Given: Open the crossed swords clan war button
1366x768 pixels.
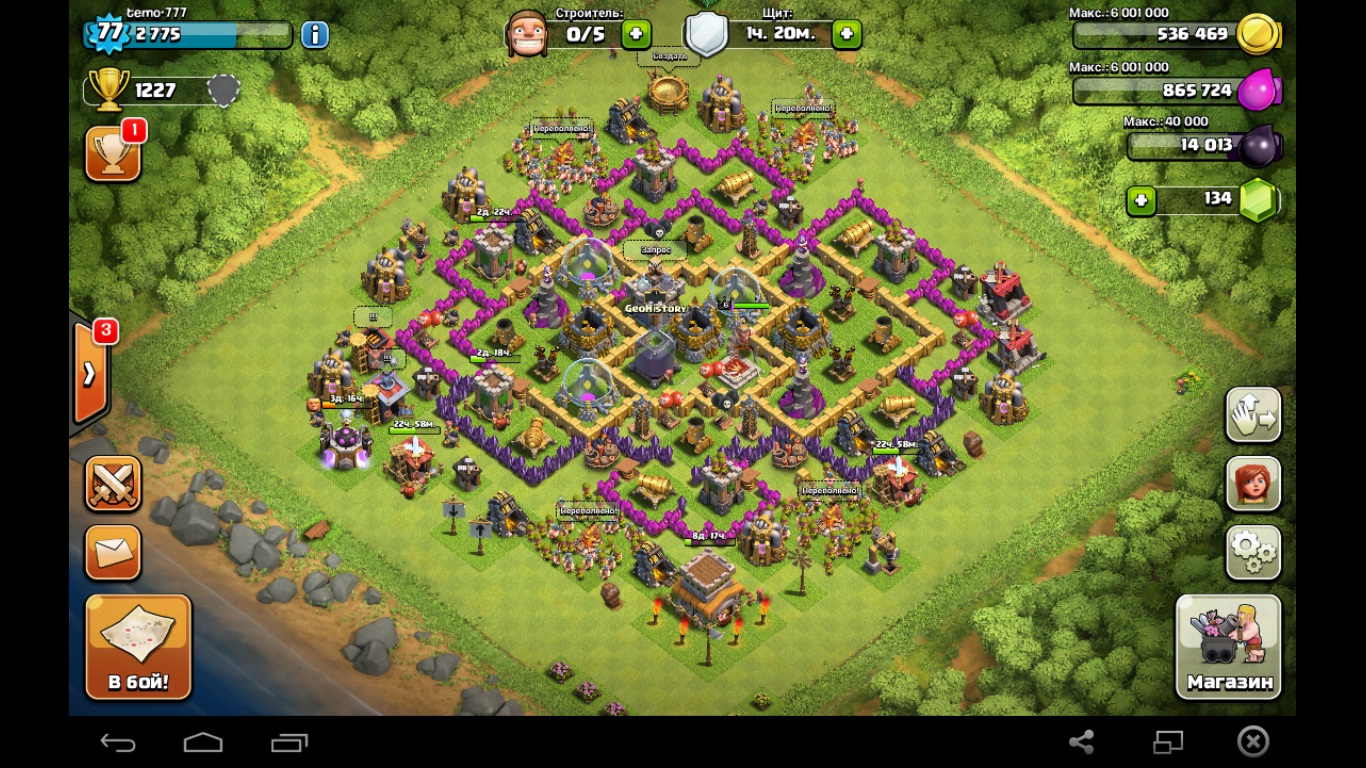Looking at the screenshot, I should point(112,484).
